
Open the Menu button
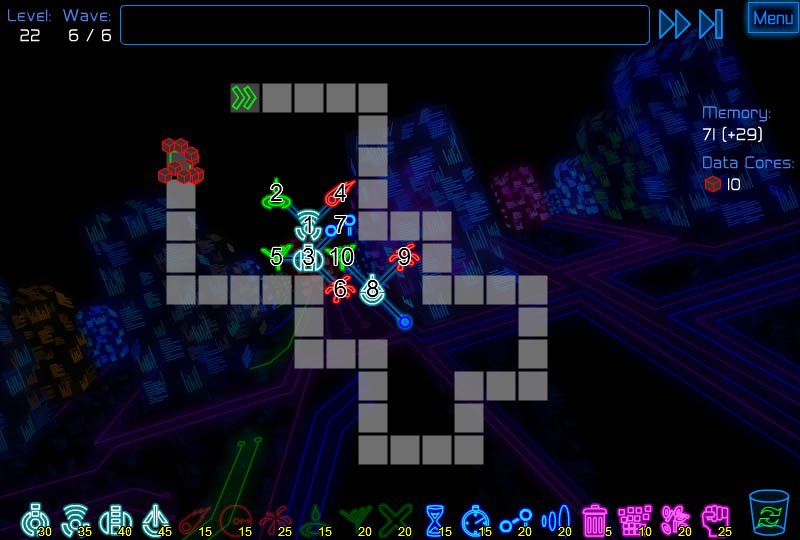[773, 18]
